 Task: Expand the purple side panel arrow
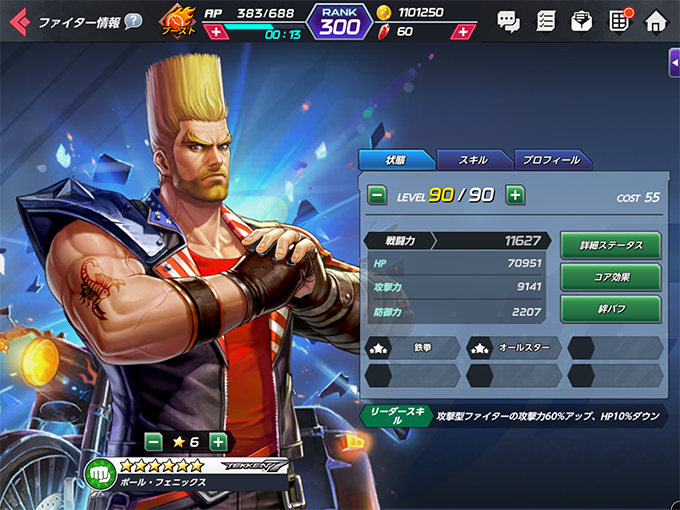[674, 62]
